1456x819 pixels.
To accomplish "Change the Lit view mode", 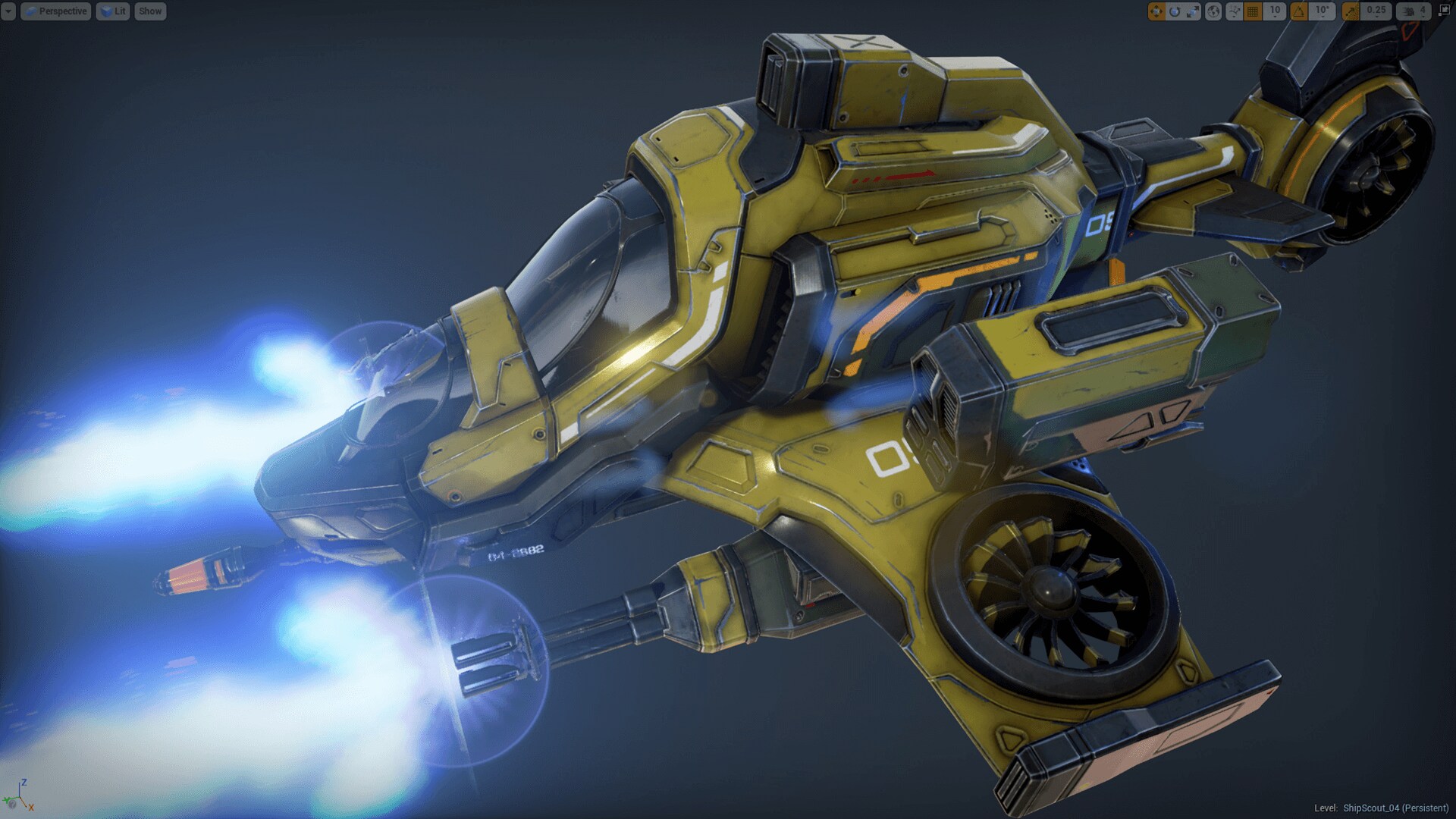I will pyautogui.click(x=113, y=11).
